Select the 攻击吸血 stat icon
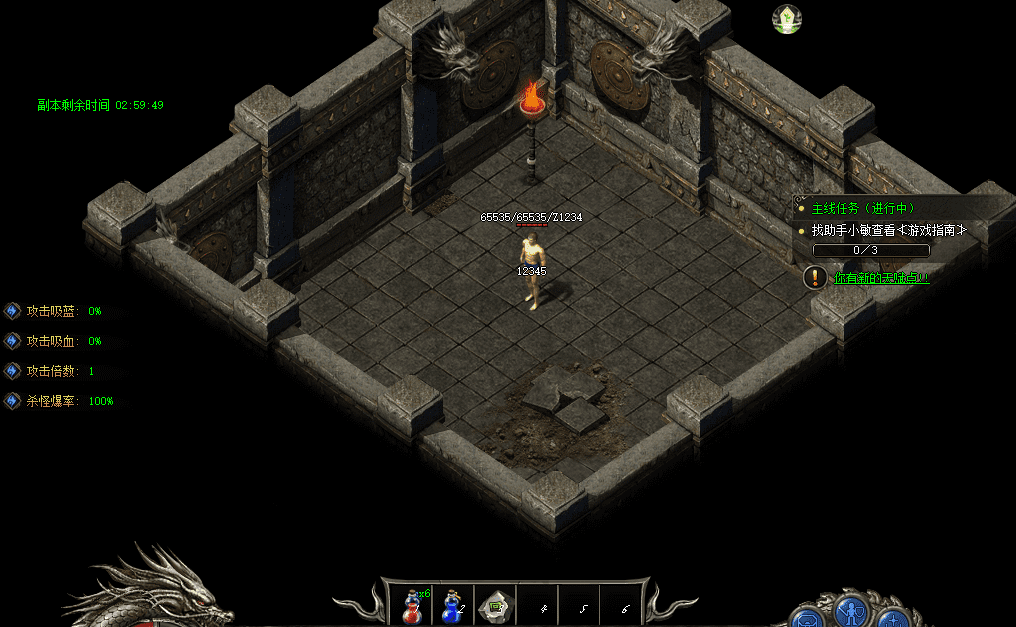Screen dimensions: 1016x627 pos(13,341)
